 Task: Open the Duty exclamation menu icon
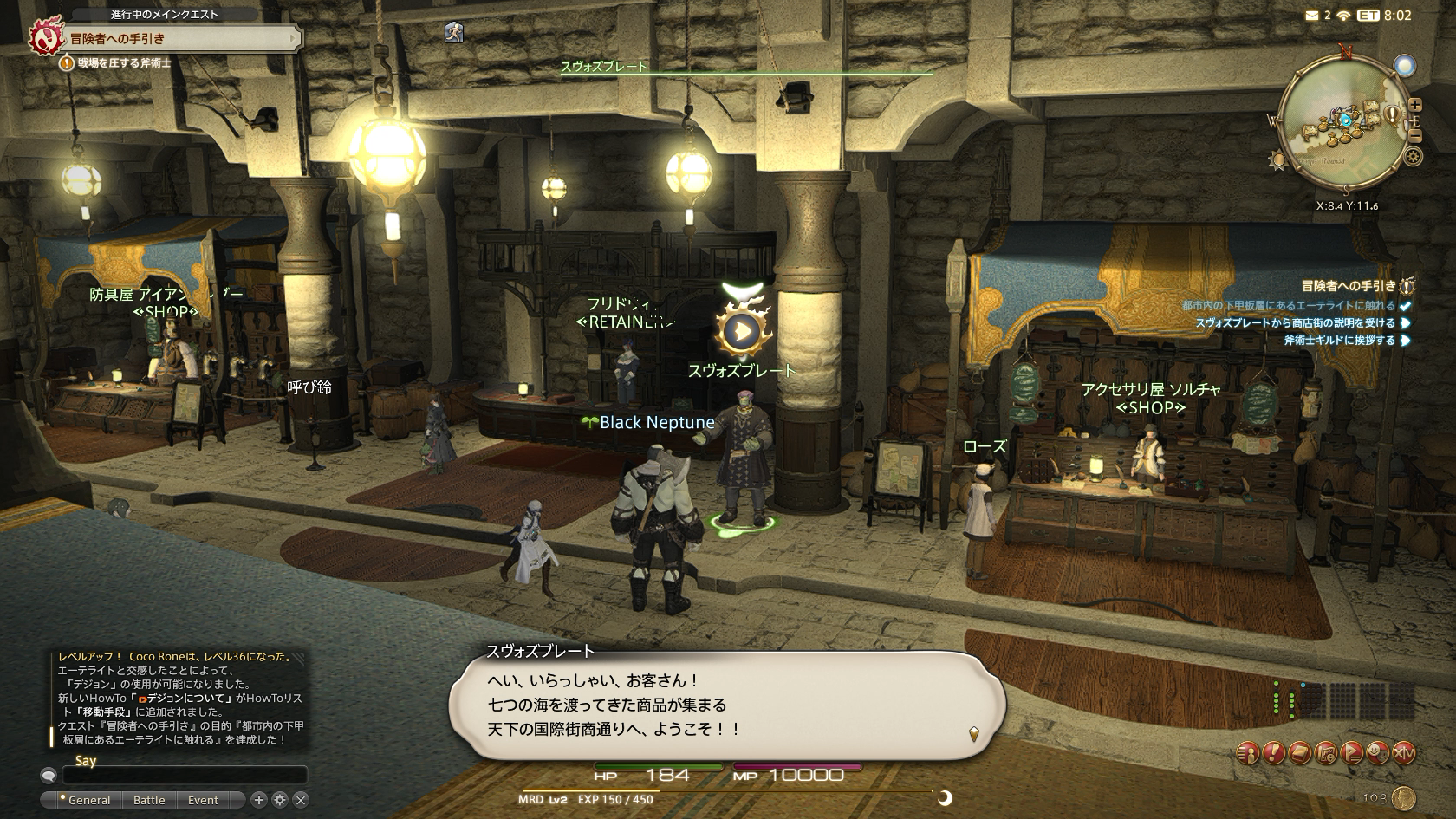1274,752
